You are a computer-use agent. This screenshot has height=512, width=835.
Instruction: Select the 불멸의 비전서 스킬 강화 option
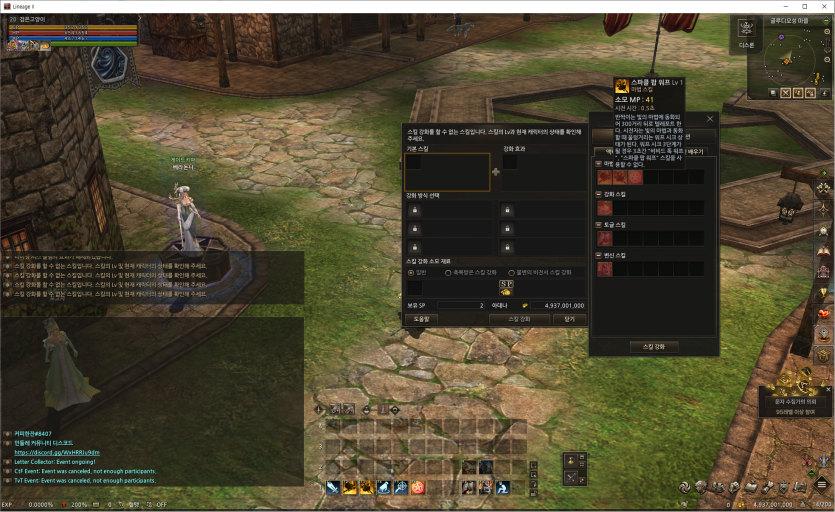point(512,272)
